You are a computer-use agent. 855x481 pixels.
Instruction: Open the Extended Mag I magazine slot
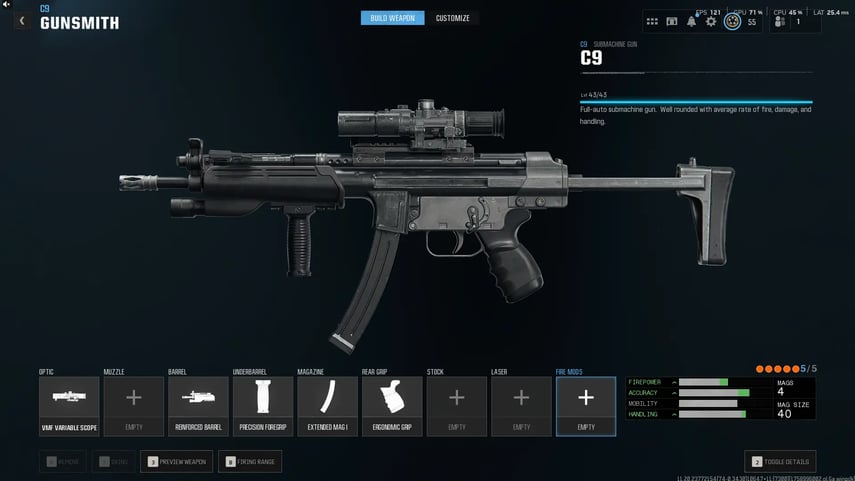pos(327,406)
